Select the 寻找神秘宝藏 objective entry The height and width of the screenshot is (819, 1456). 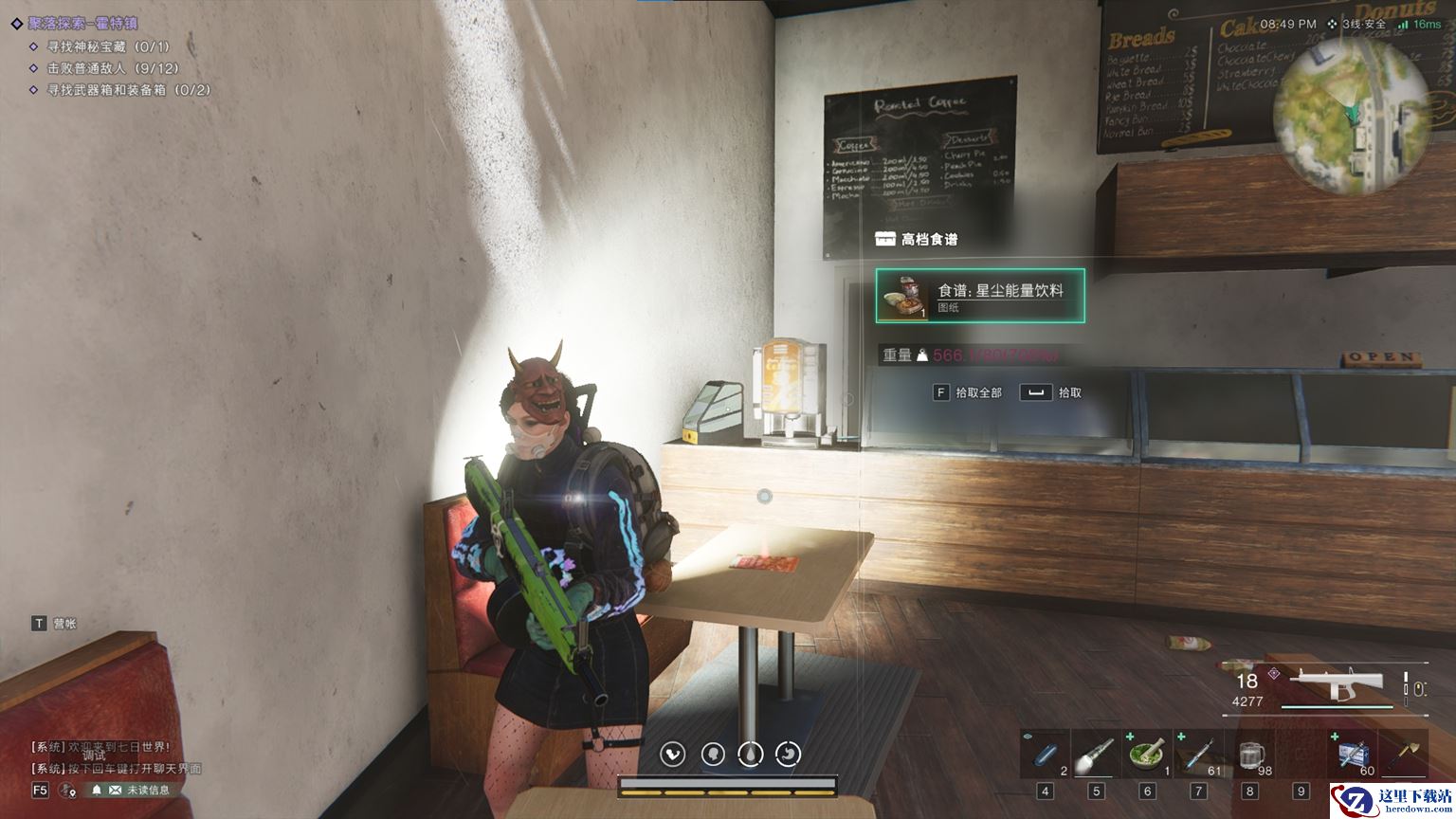(x=107, y=46)
